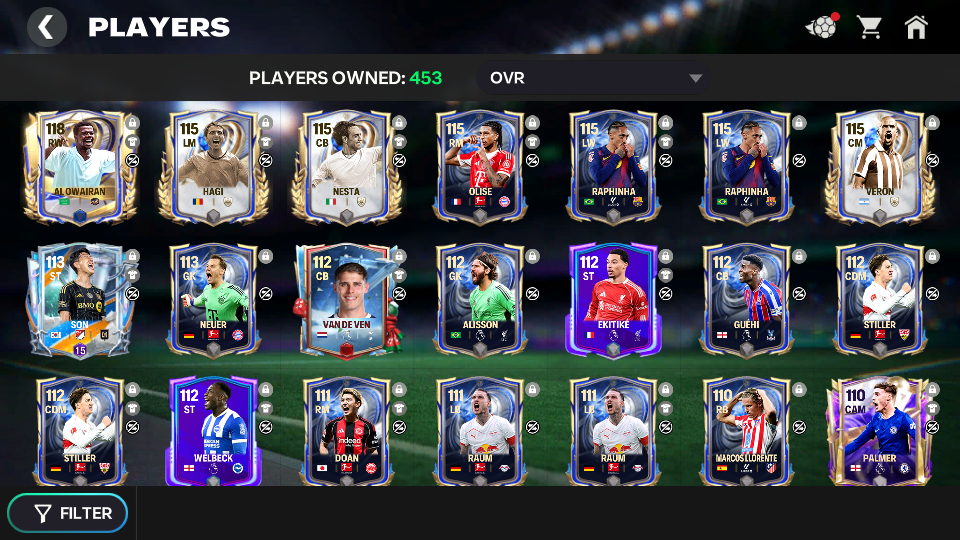This screenshot has width=960, height=540.
Task: Choose the Palmer 110 CAM card
Action: [x=878, y=432]
